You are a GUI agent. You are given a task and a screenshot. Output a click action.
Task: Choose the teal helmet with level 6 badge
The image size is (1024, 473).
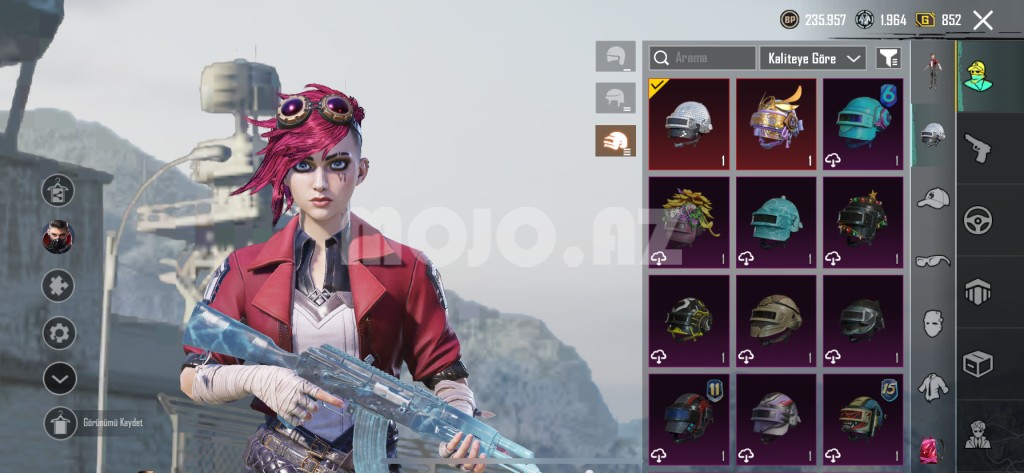pos(862,124)
